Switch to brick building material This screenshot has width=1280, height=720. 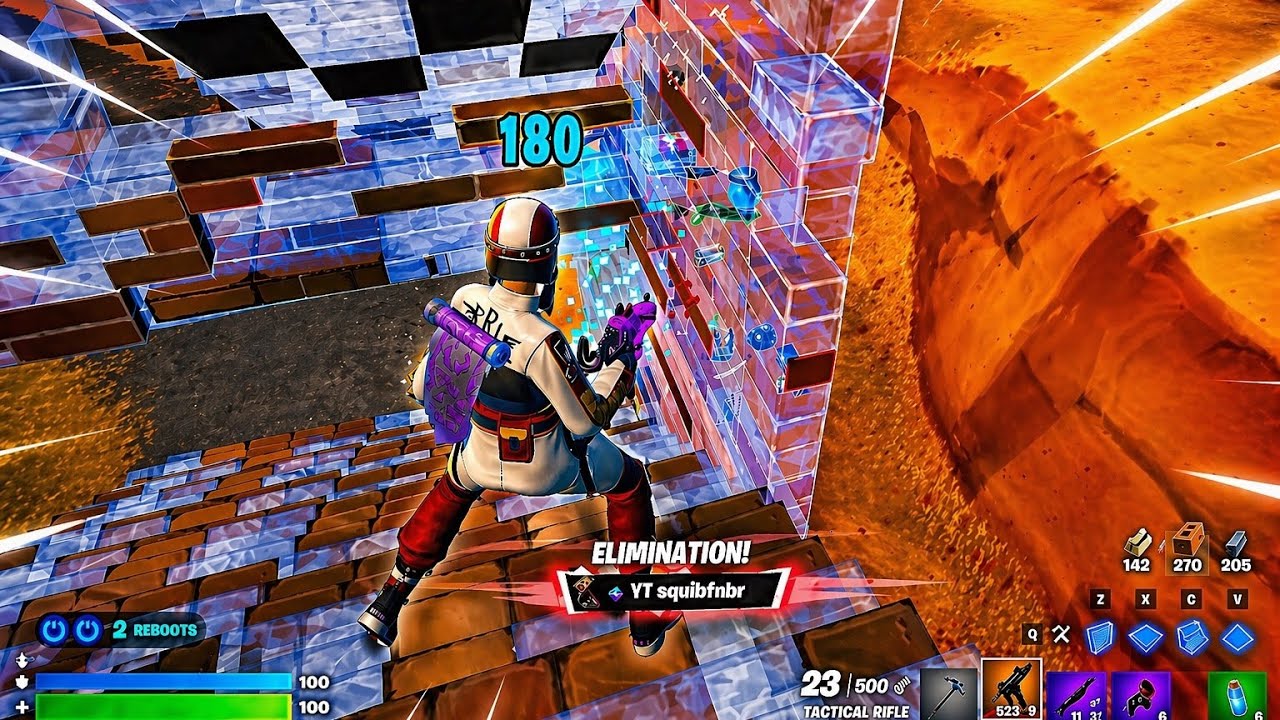[1187, 546]
